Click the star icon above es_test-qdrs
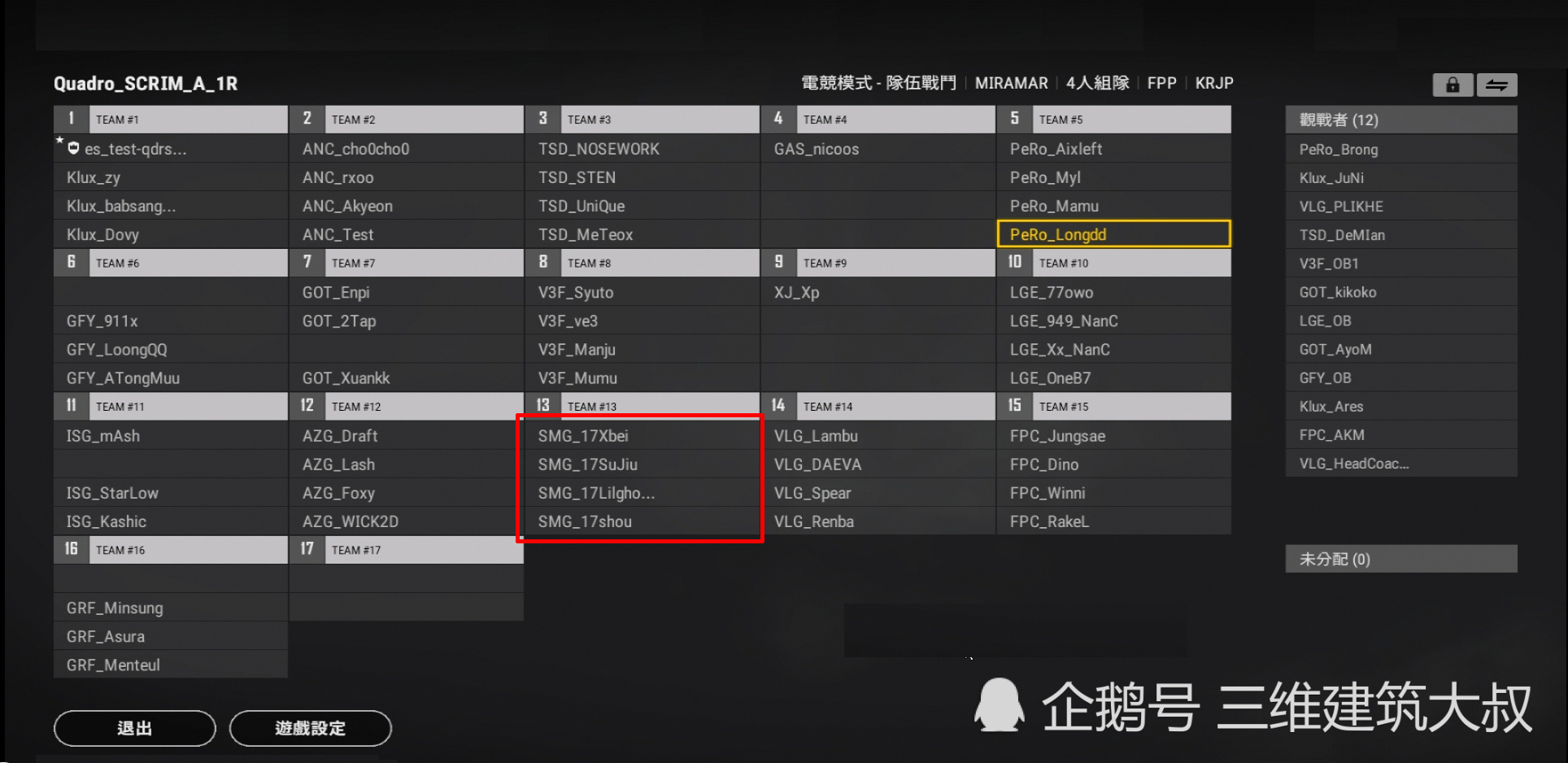Viewport: 1568px width, 763px height. [x=59, y=140]
